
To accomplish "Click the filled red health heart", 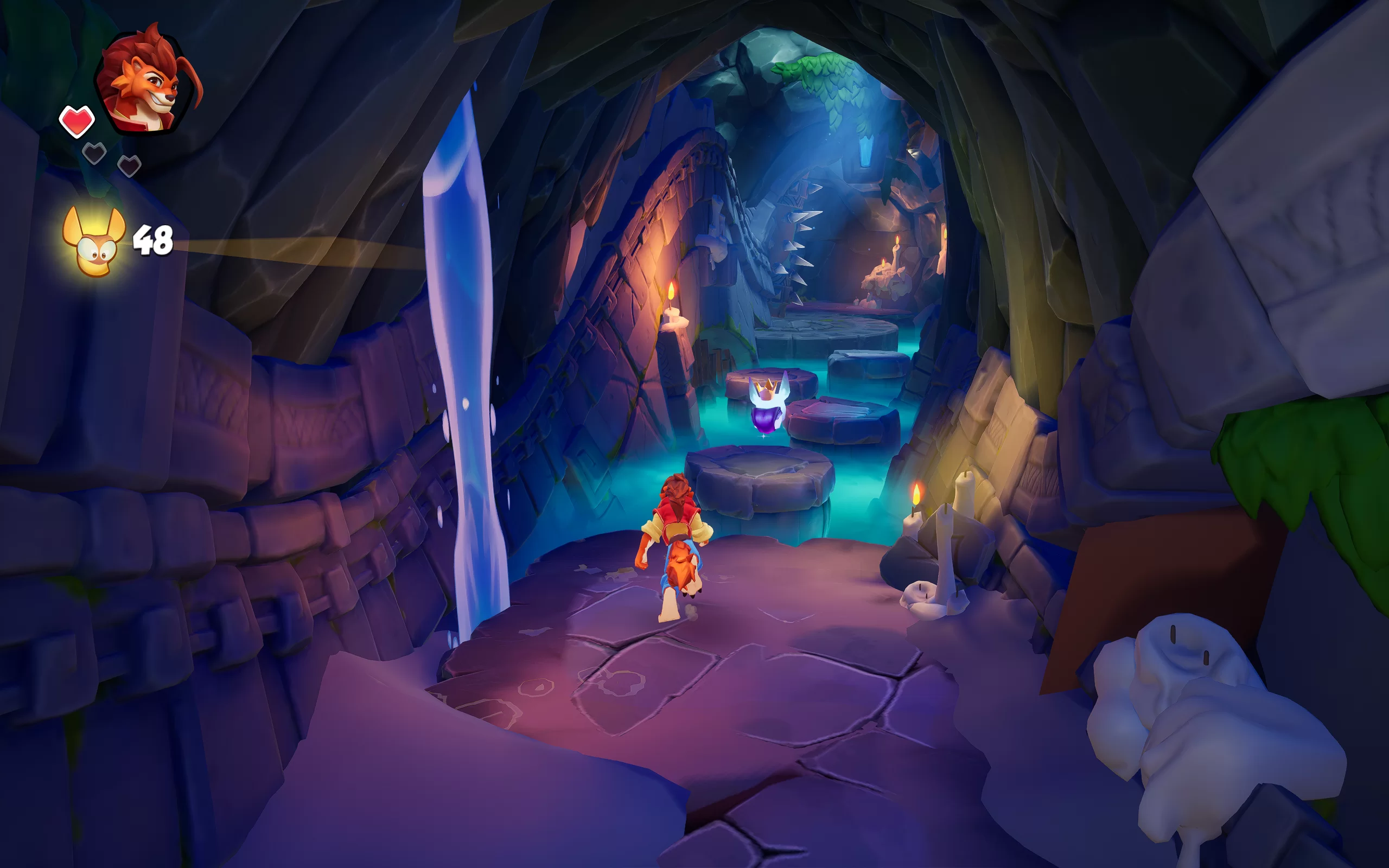I will (x=77, y=120).
